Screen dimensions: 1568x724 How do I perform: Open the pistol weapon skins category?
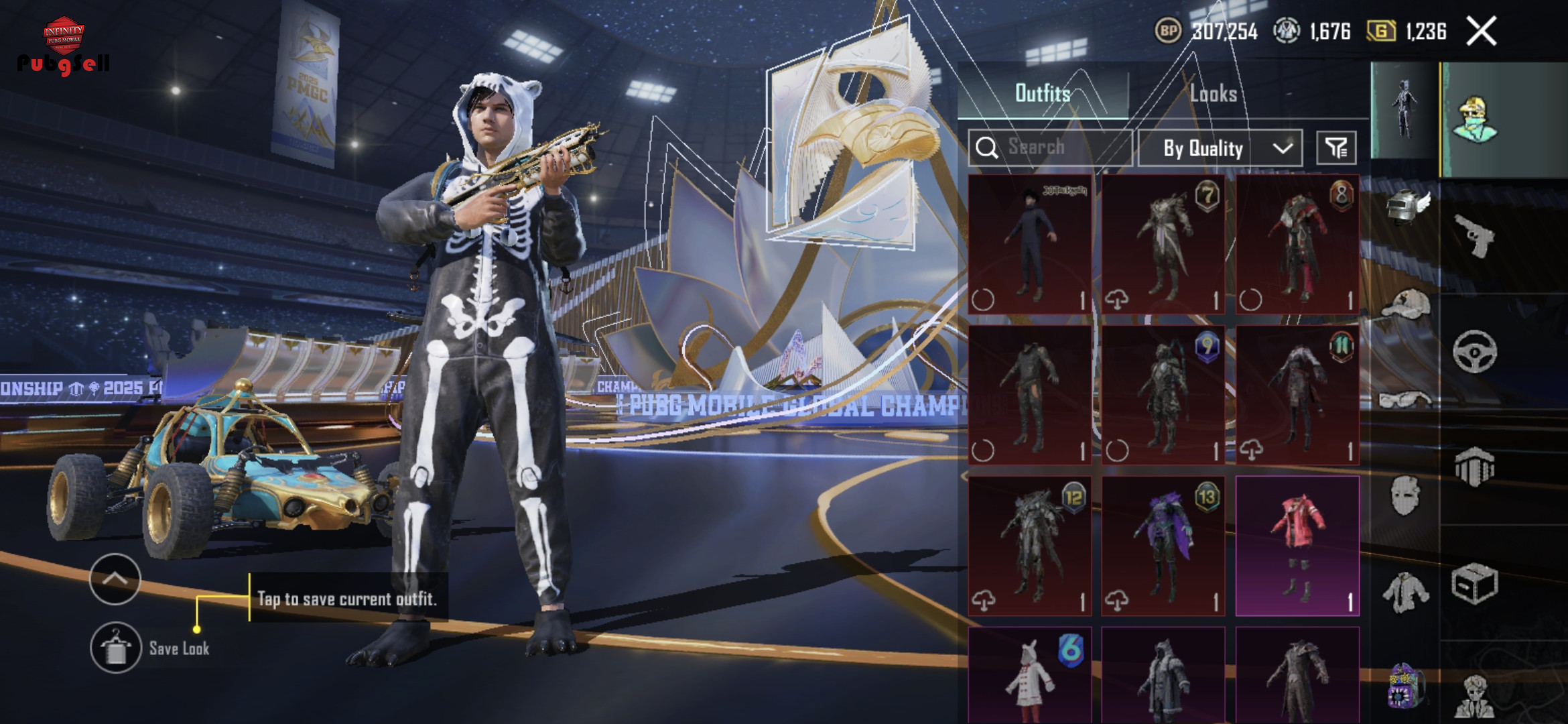click(x=1475, y=236)
